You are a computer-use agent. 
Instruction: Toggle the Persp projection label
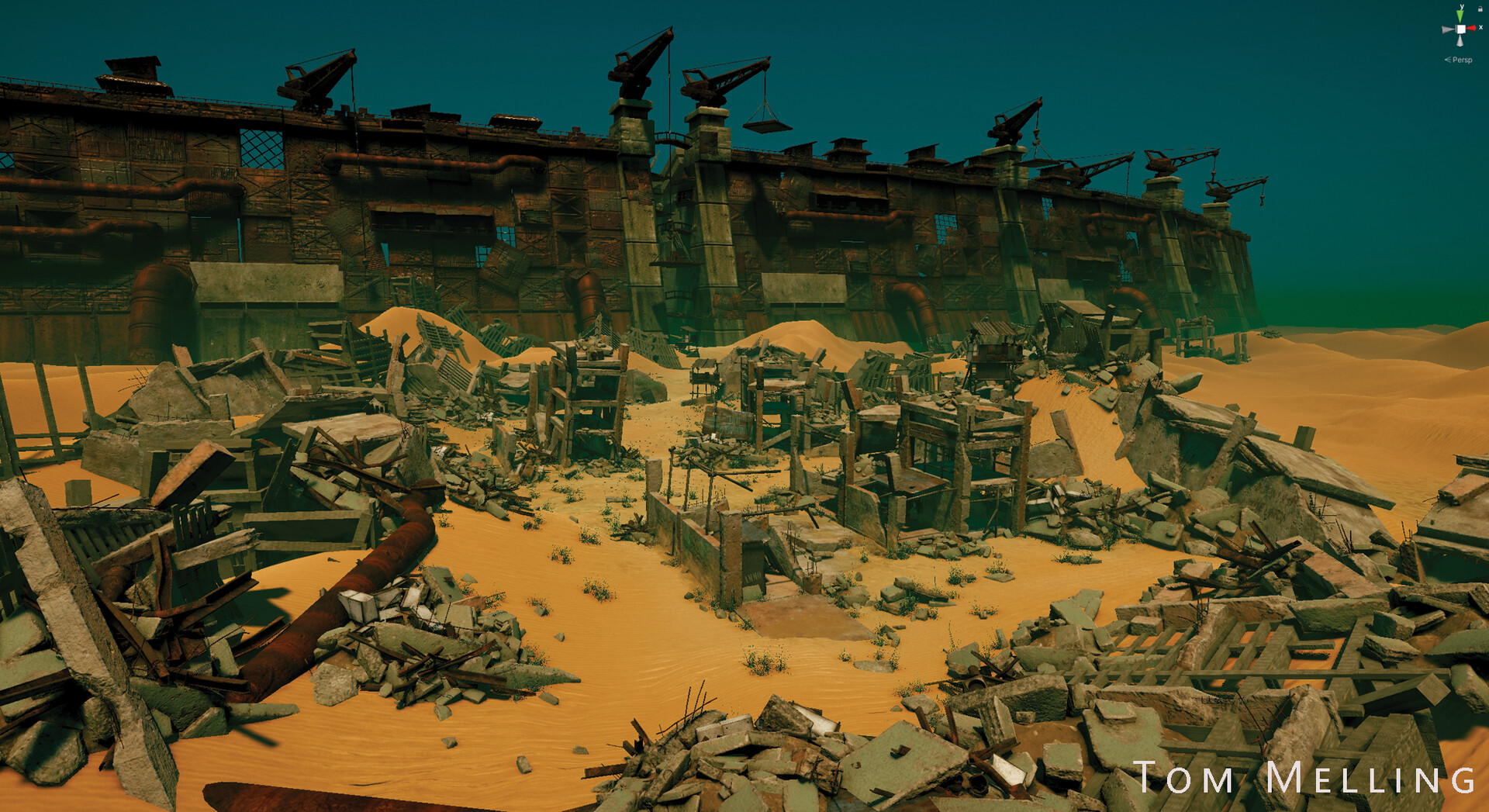coord(1461,60)
